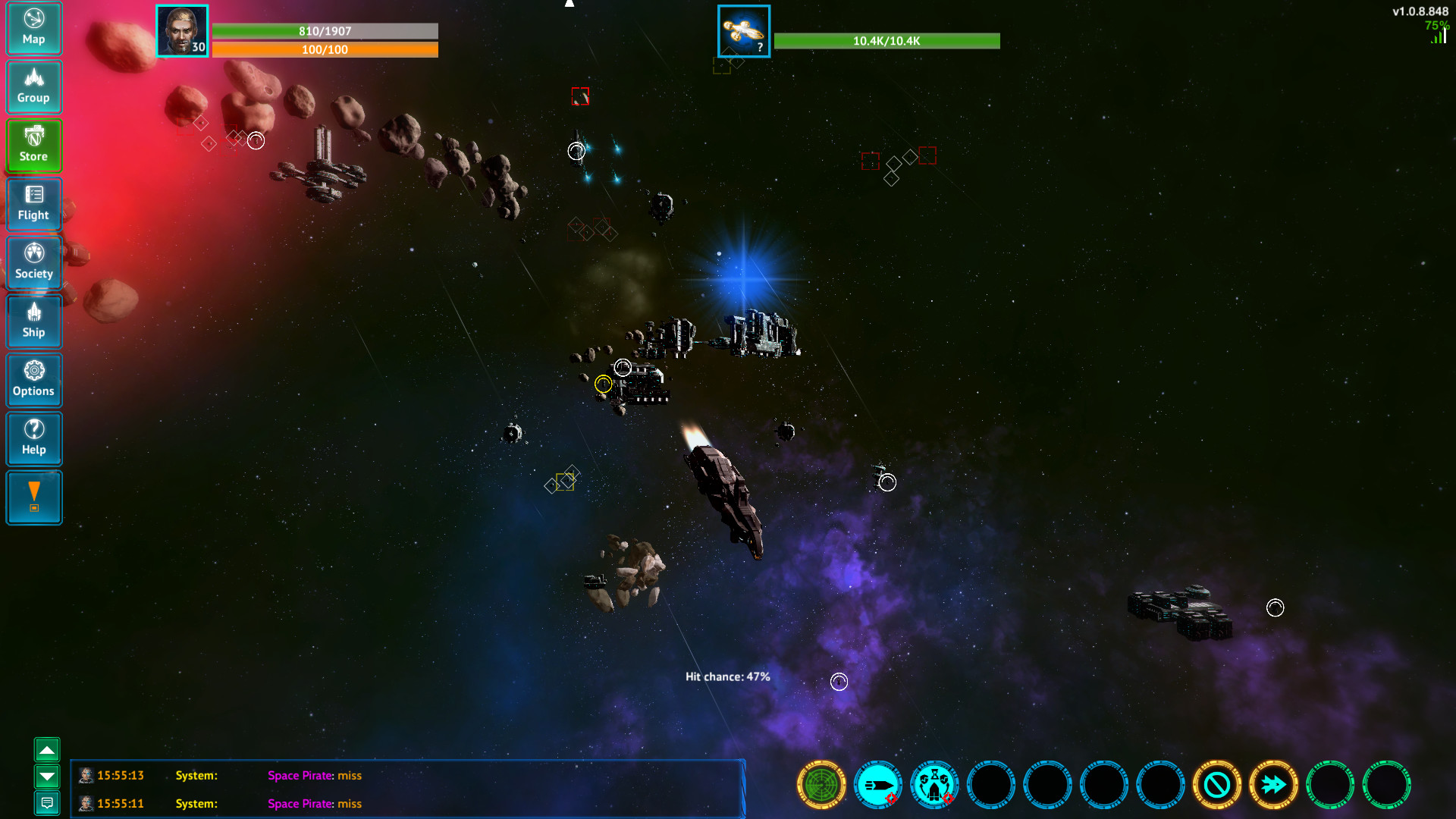Open the Group panel
The width and height of the screenshot is (1456, 819).
coord(34,86)
